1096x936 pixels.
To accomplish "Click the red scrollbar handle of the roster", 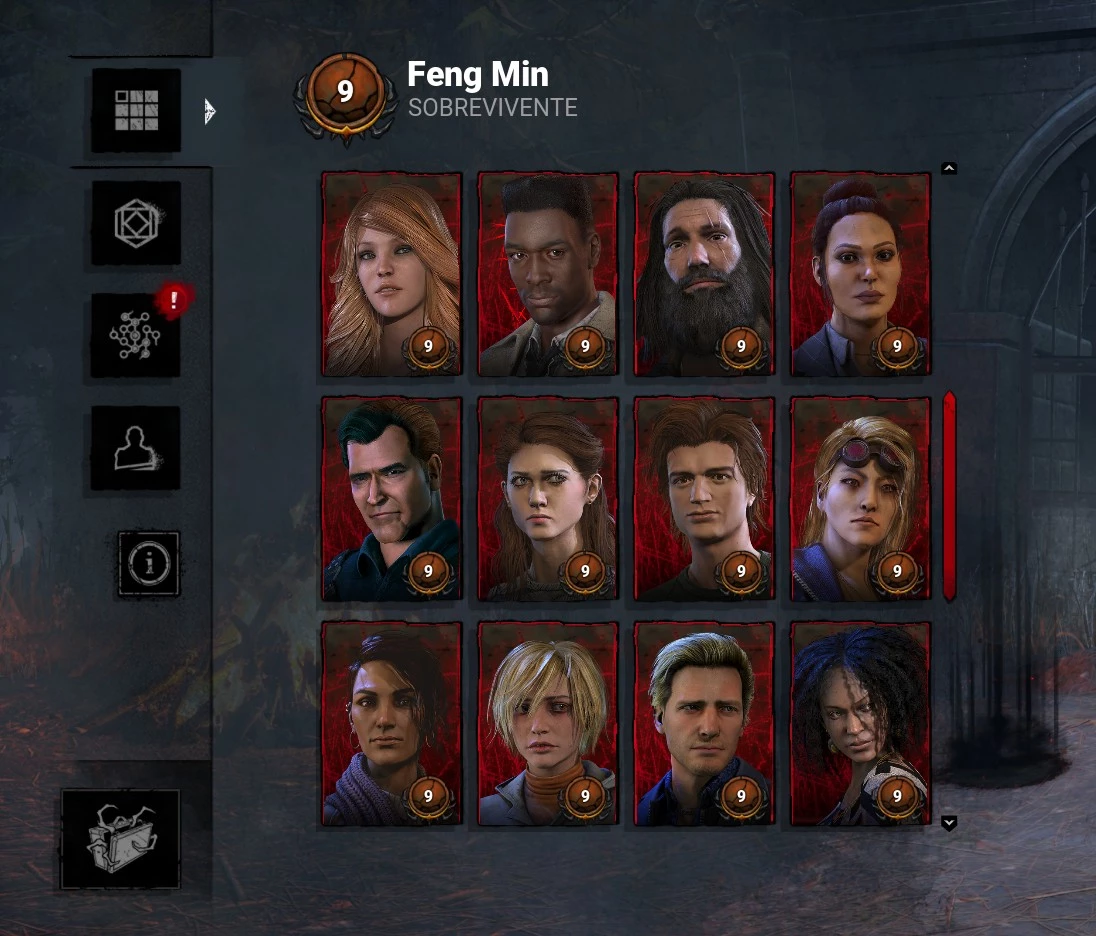I will [x=949, y=496].
